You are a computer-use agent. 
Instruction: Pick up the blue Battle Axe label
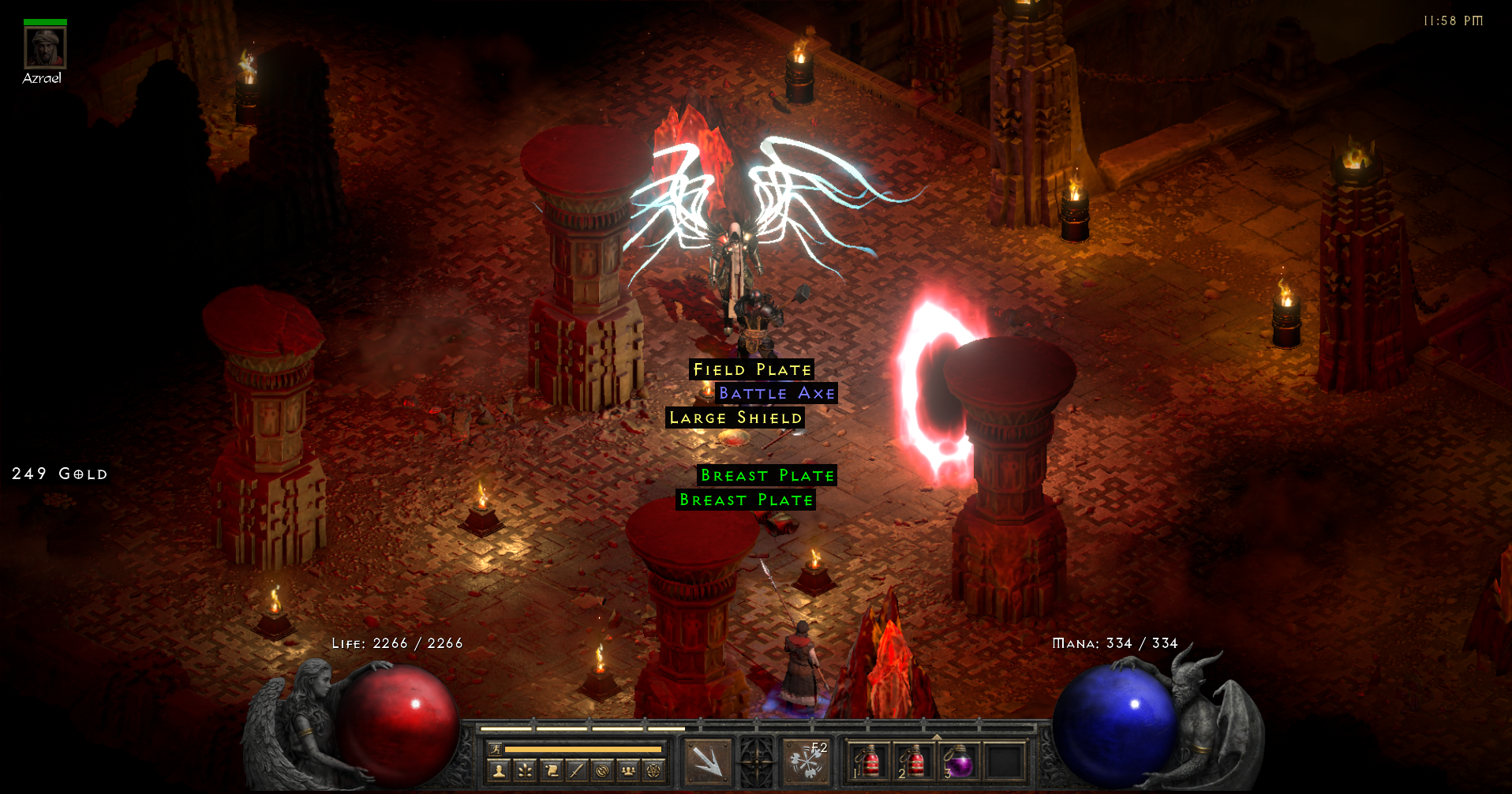click(x=777, y=393)
